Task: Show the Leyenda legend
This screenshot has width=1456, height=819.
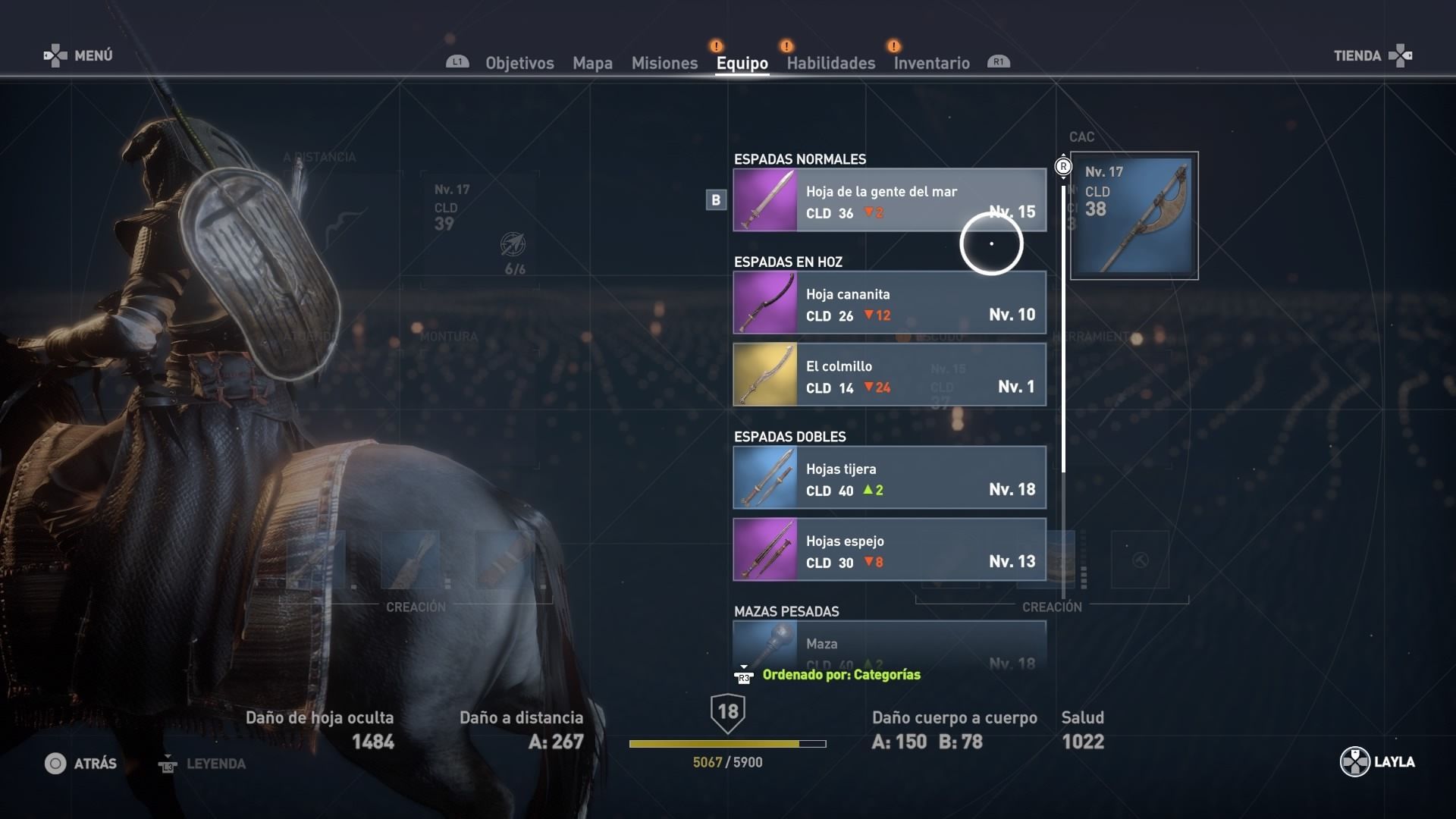Action: click(202, 764)
